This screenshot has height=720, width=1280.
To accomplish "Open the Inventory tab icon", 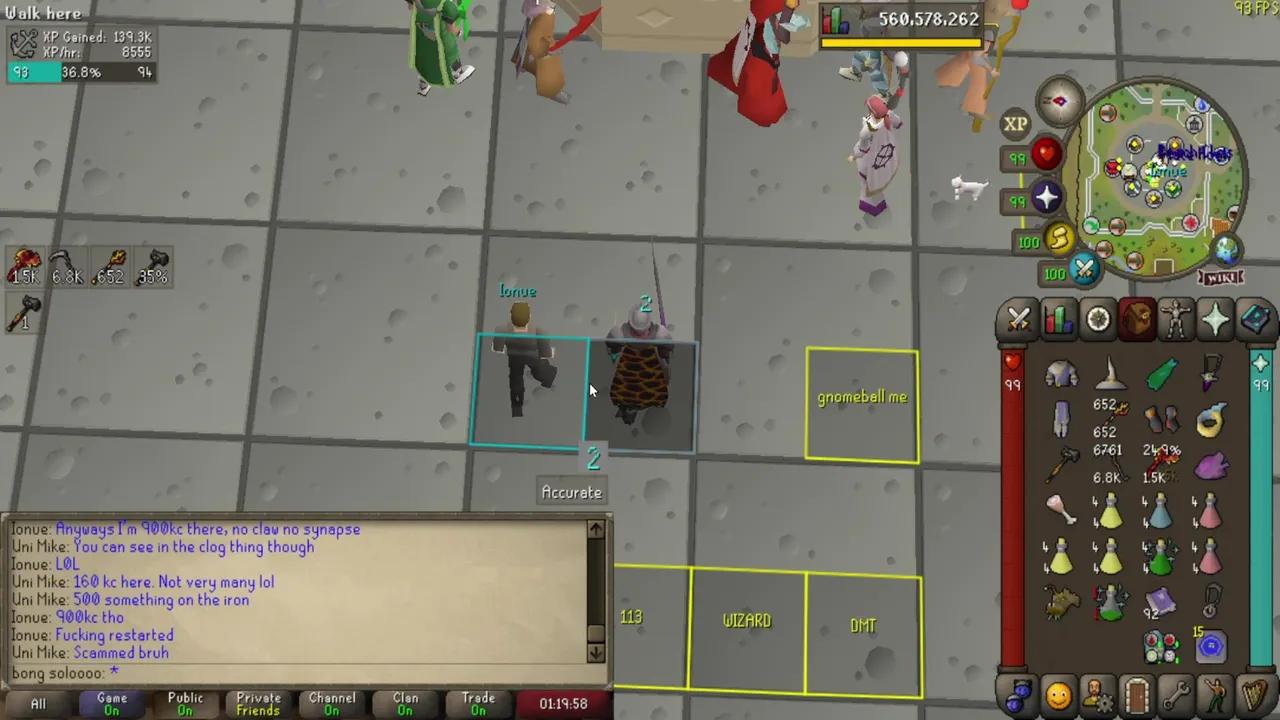I will coord(1137,320).
